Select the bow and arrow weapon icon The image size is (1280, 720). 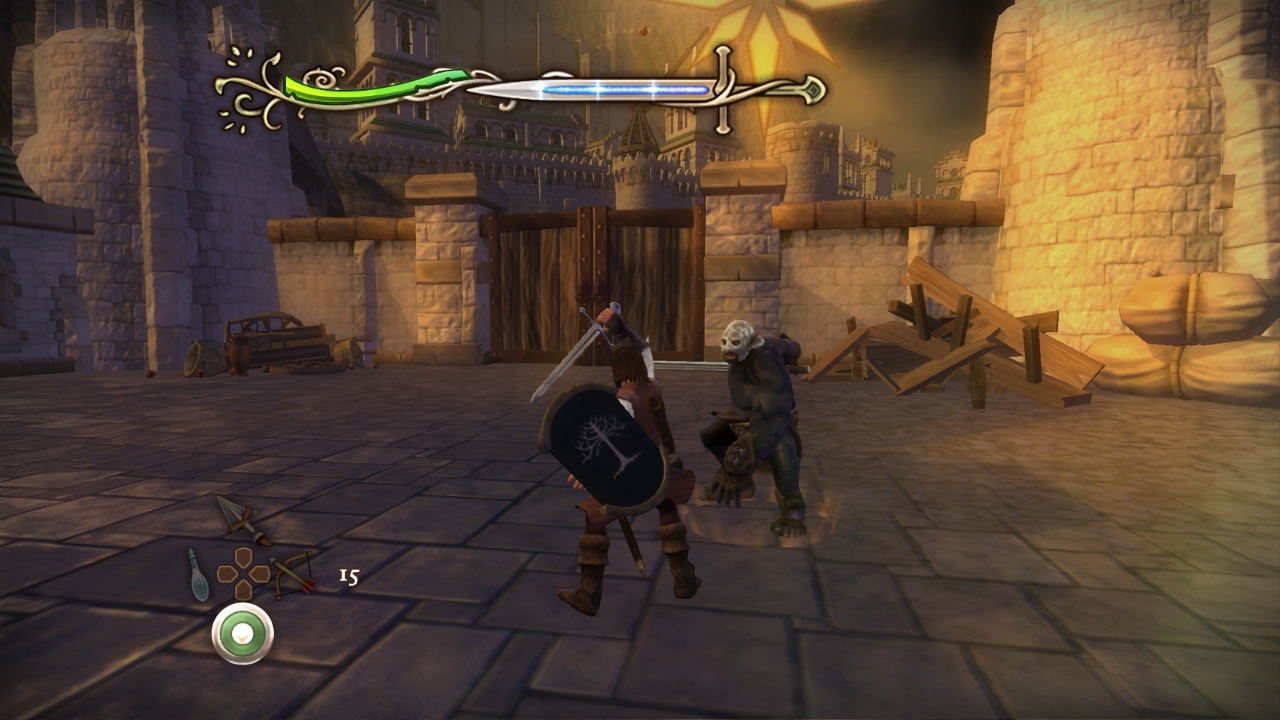[x=293, y=575]
